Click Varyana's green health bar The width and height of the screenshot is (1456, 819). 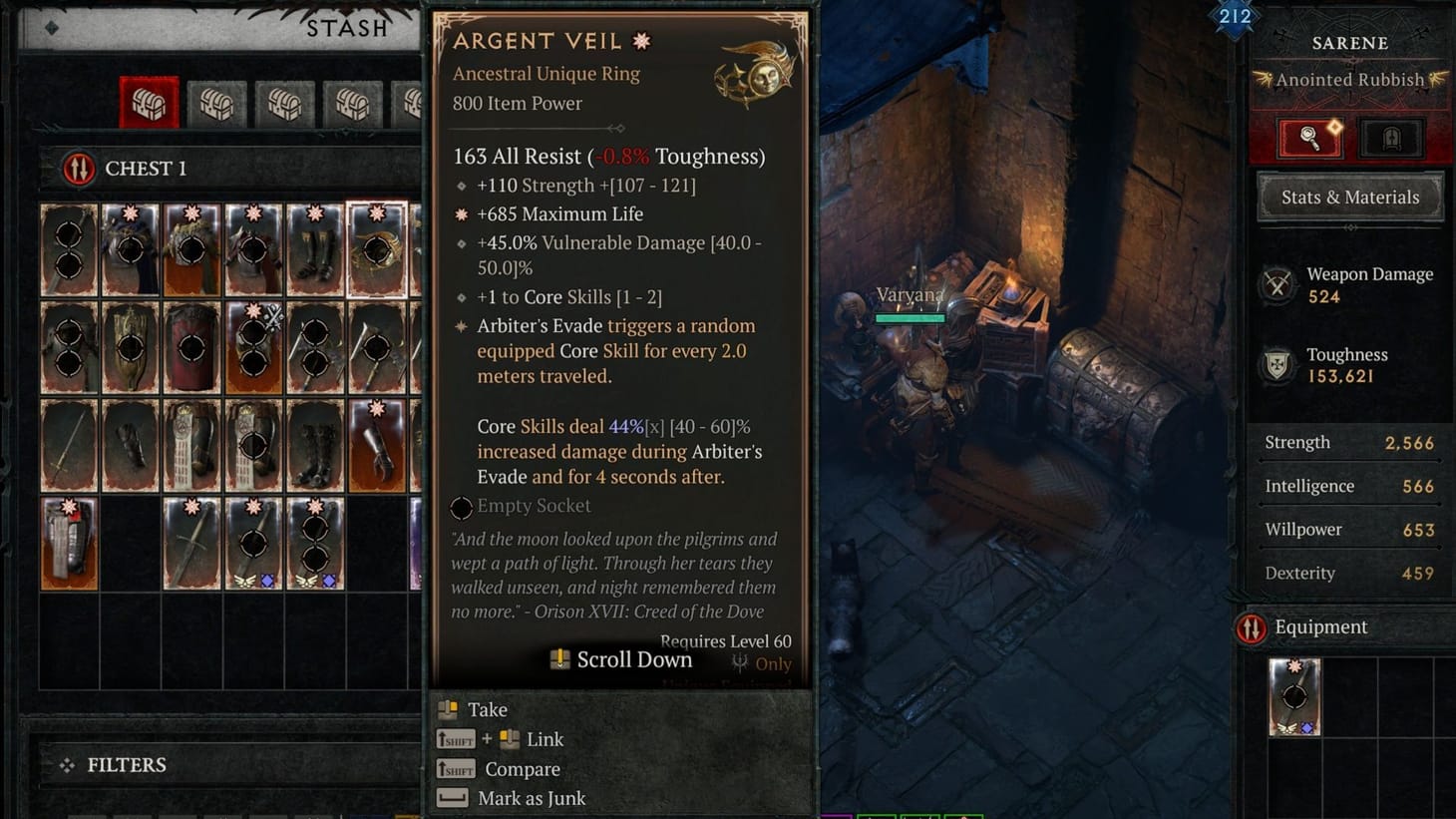tap(909, 318)
